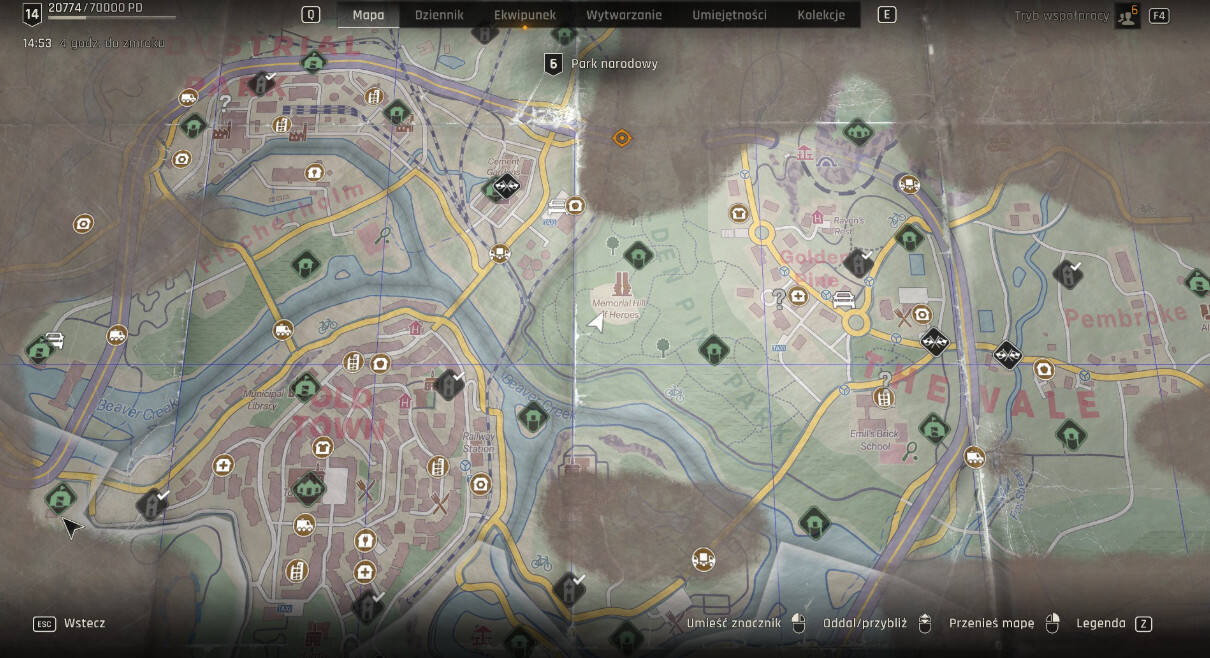
Task: Click the white player arrow on the map
Action: point(597,322)
